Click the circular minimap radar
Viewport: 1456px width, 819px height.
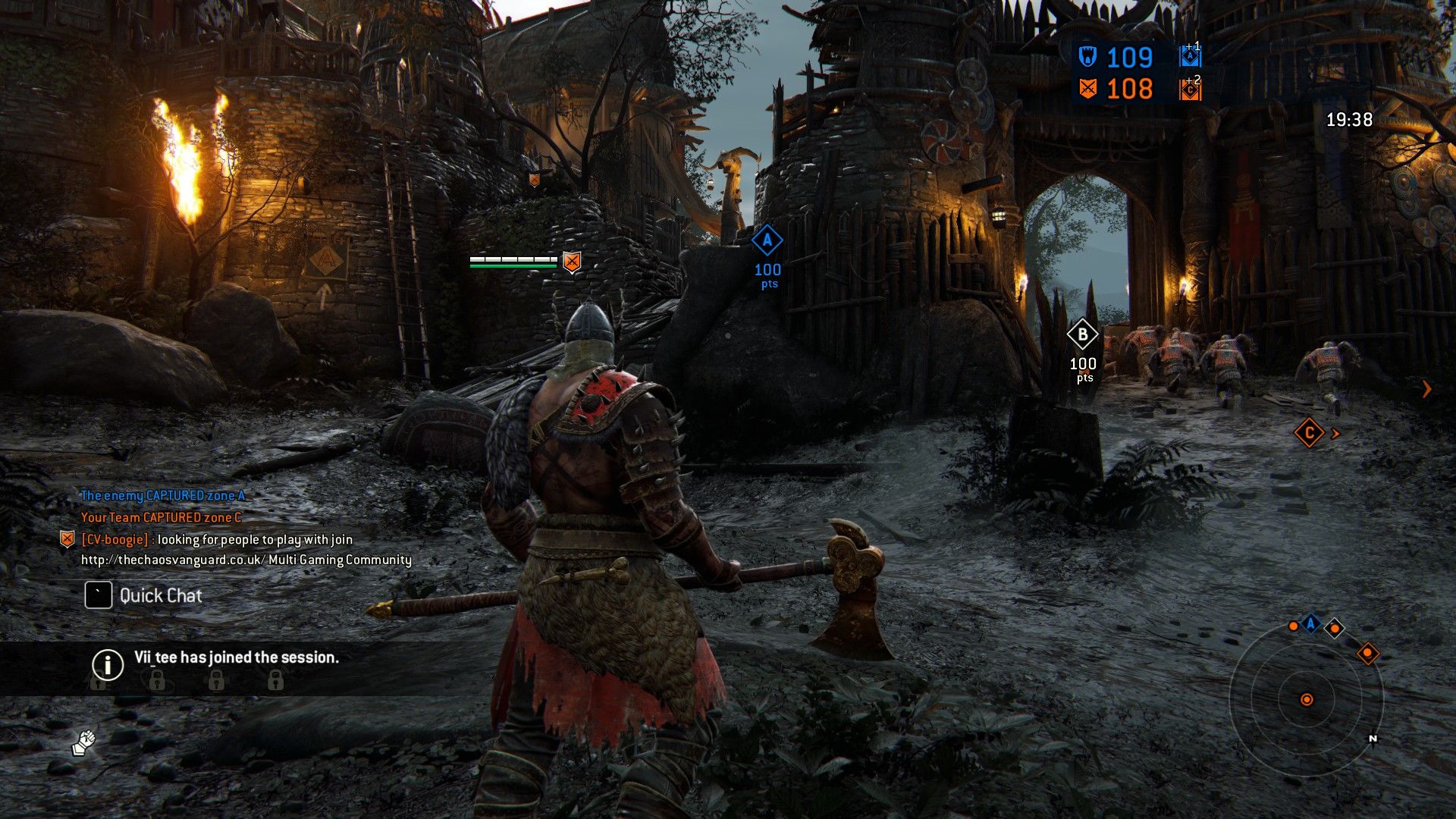[1306, 699]
